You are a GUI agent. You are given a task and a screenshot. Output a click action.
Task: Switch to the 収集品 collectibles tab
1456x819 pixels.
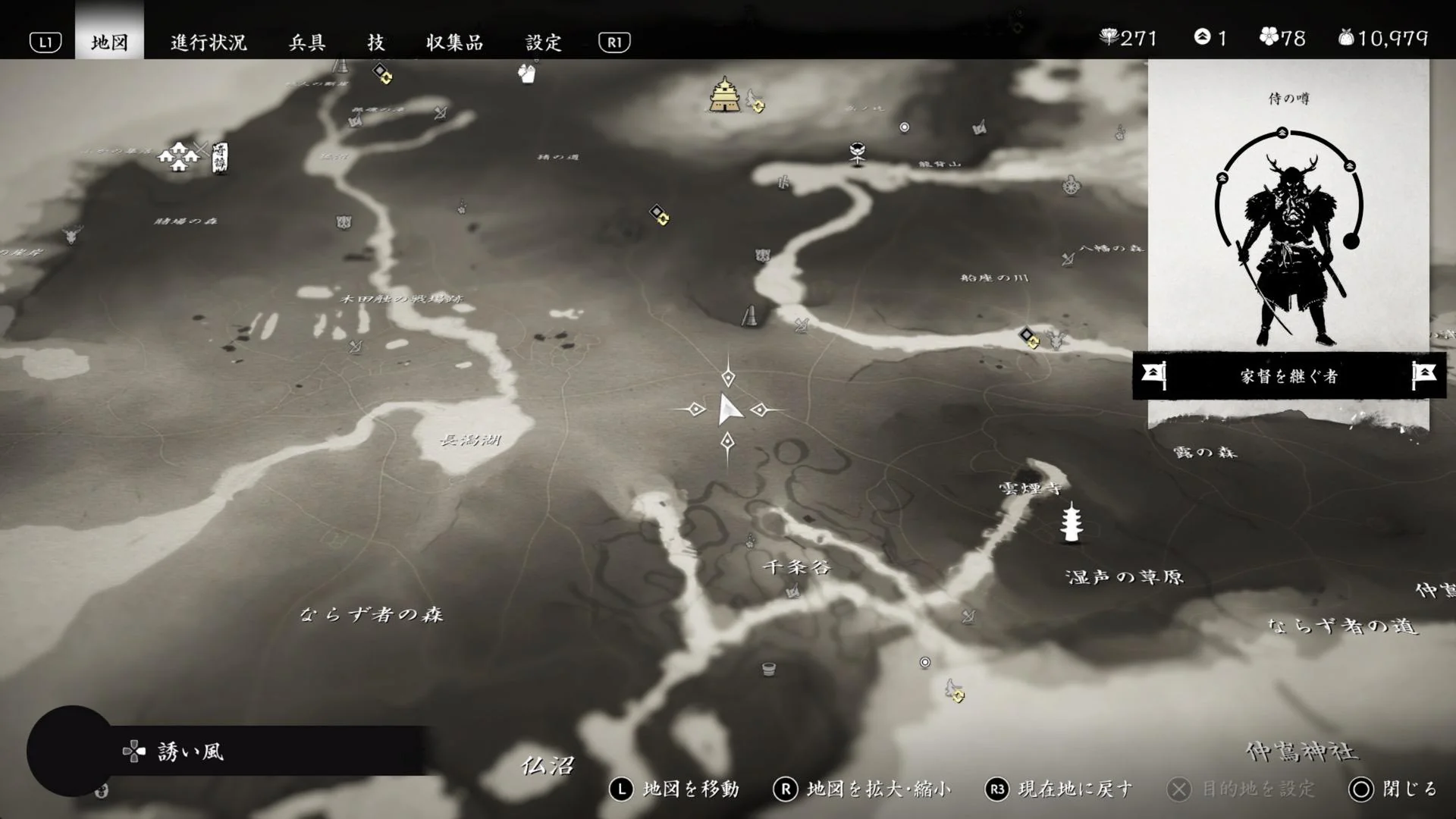coord(455,42)
